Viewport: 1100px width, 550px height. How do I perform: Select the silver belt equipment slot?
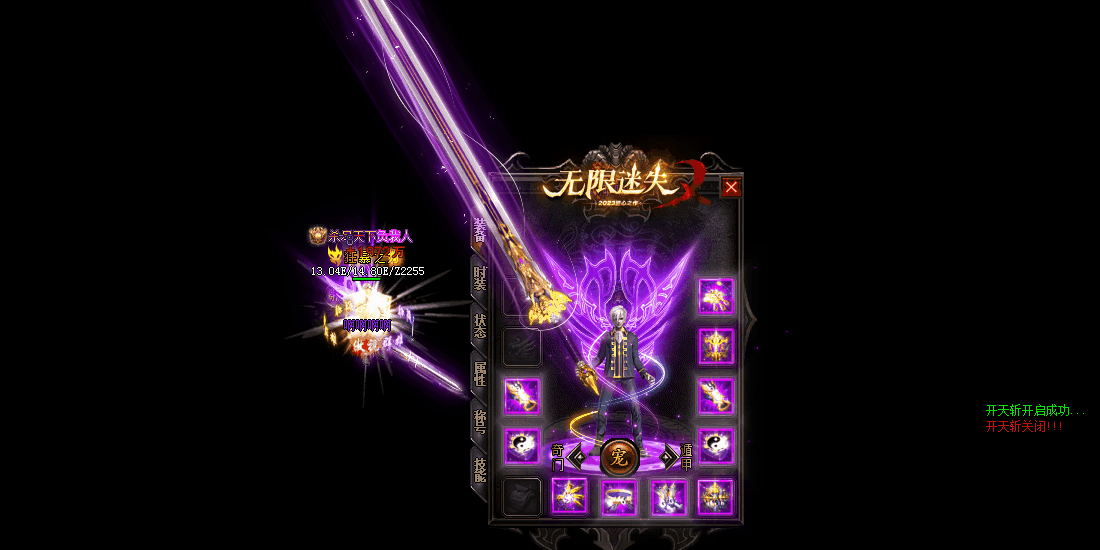(x=619, y=497)
